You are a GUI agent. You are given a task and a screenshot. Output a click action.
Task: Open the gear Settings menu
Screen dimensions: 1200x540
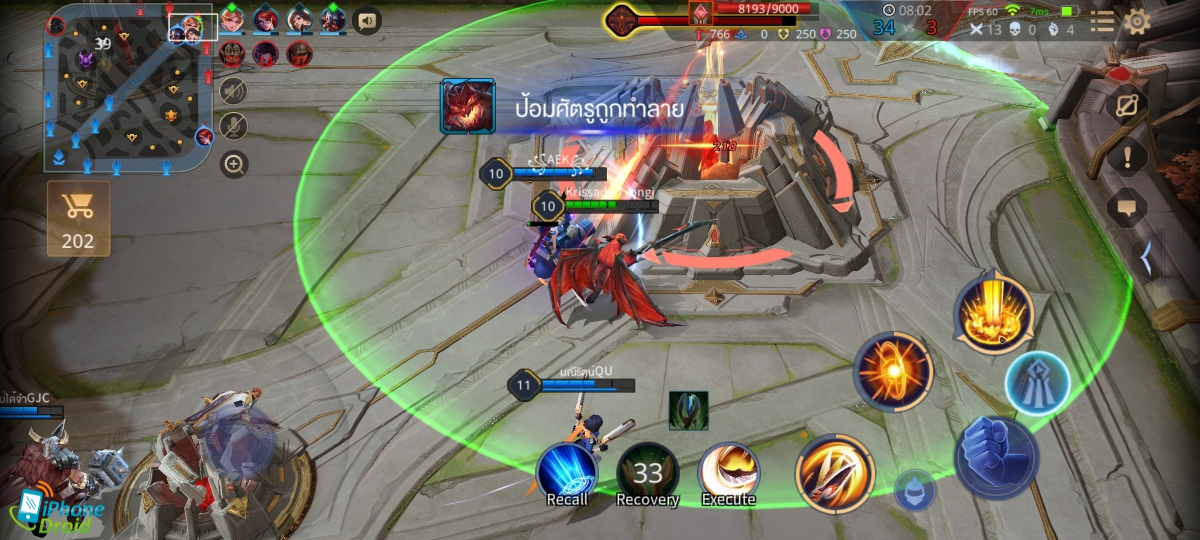pyautogui.click(x=1137, y=22)
